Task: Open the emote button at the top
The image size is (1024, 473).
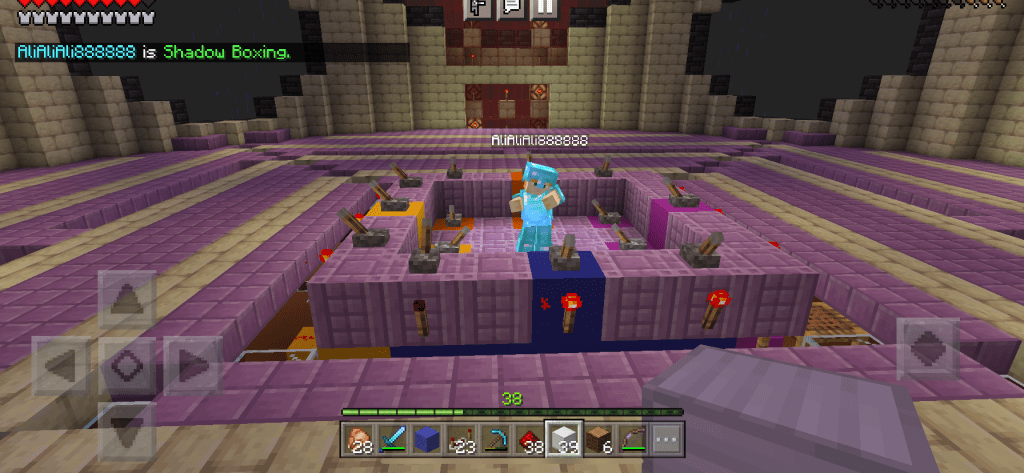Action: [480, 7]
